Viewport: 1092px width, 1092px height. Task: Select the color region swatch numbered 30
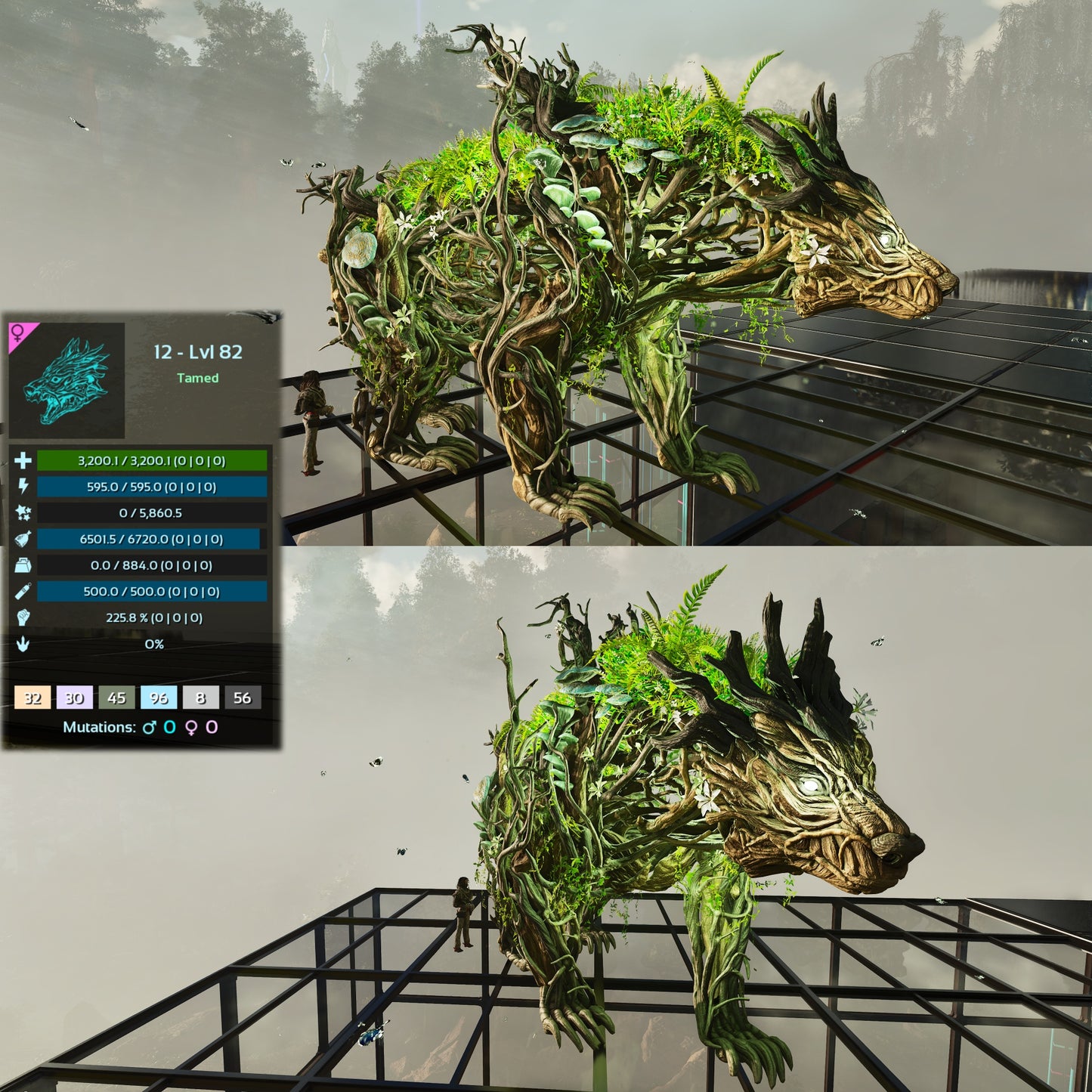click(74, 698)
